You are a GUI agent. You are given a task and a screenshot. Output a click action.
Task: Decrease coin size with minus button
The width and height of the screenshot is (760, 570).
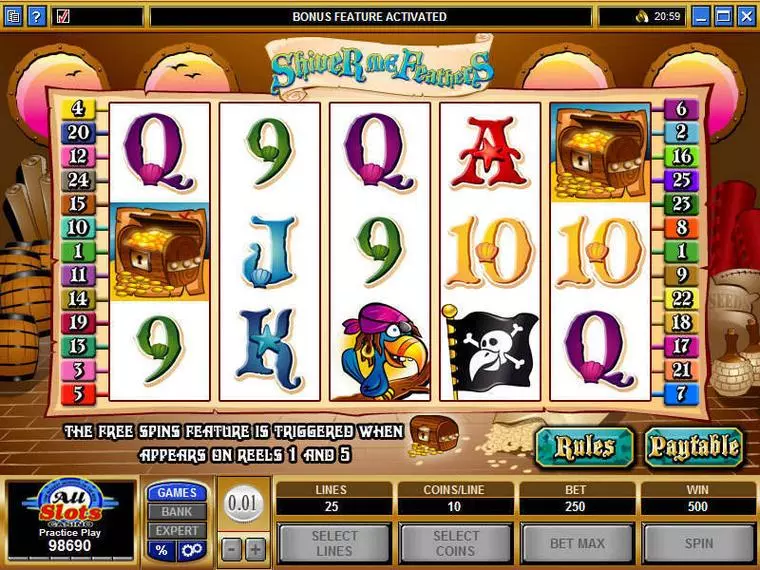[231, 549]
